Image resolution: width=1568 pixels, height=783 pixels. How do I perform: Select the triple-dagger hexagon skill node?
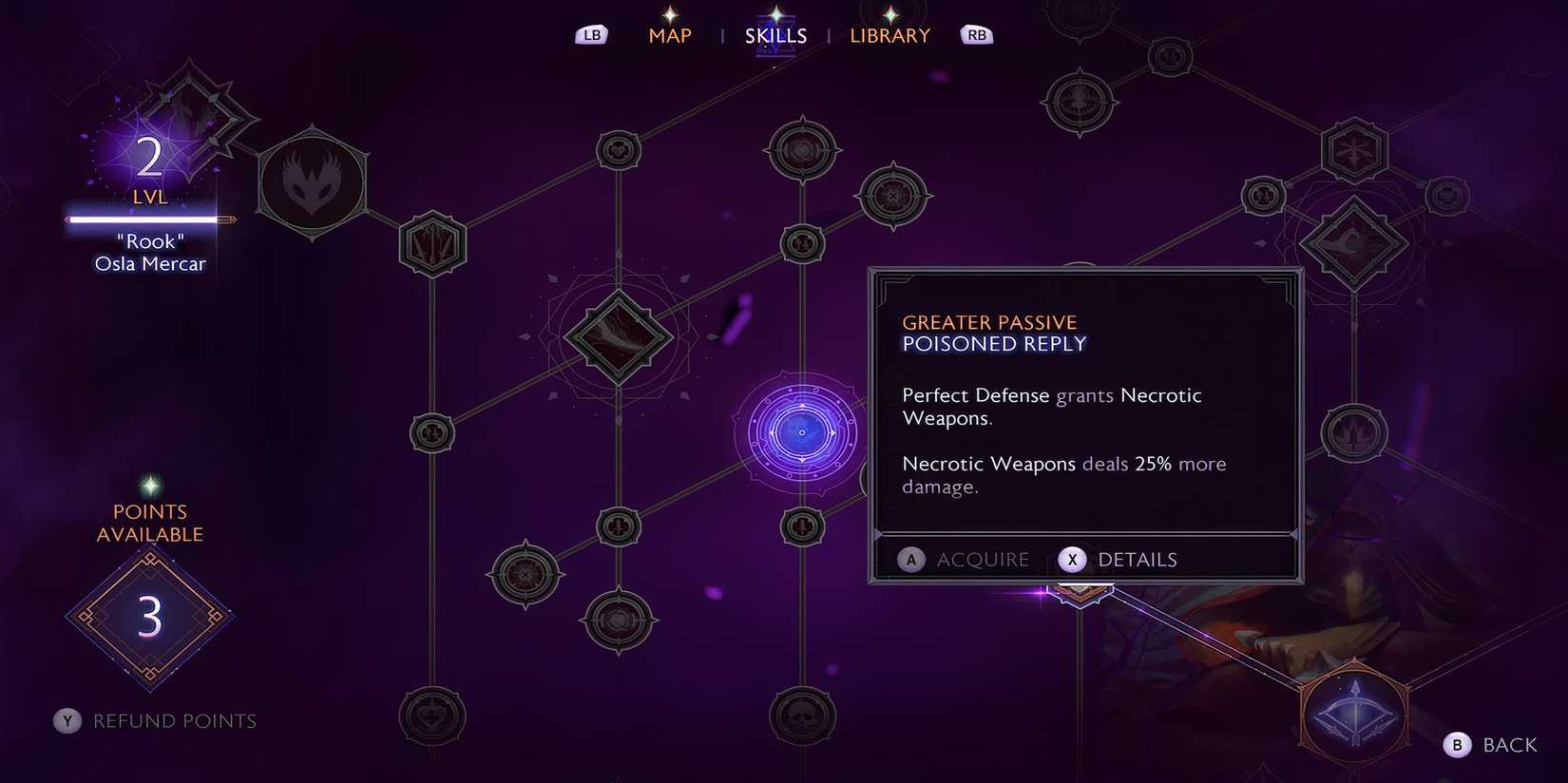433,243
